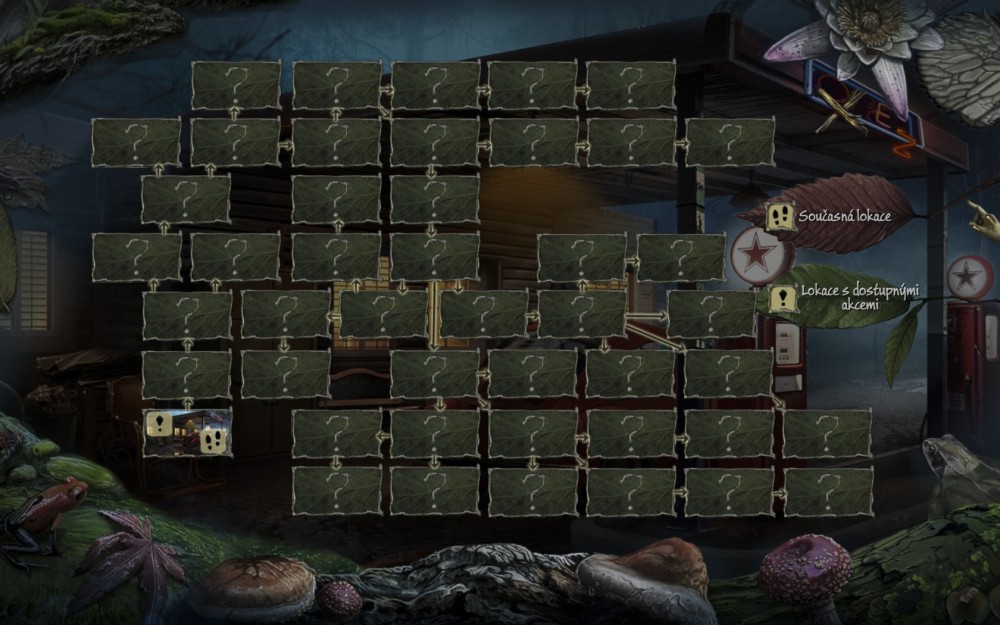
Task: Click the 'Současná lokace' legend entry
Action: tap(844, 216)
